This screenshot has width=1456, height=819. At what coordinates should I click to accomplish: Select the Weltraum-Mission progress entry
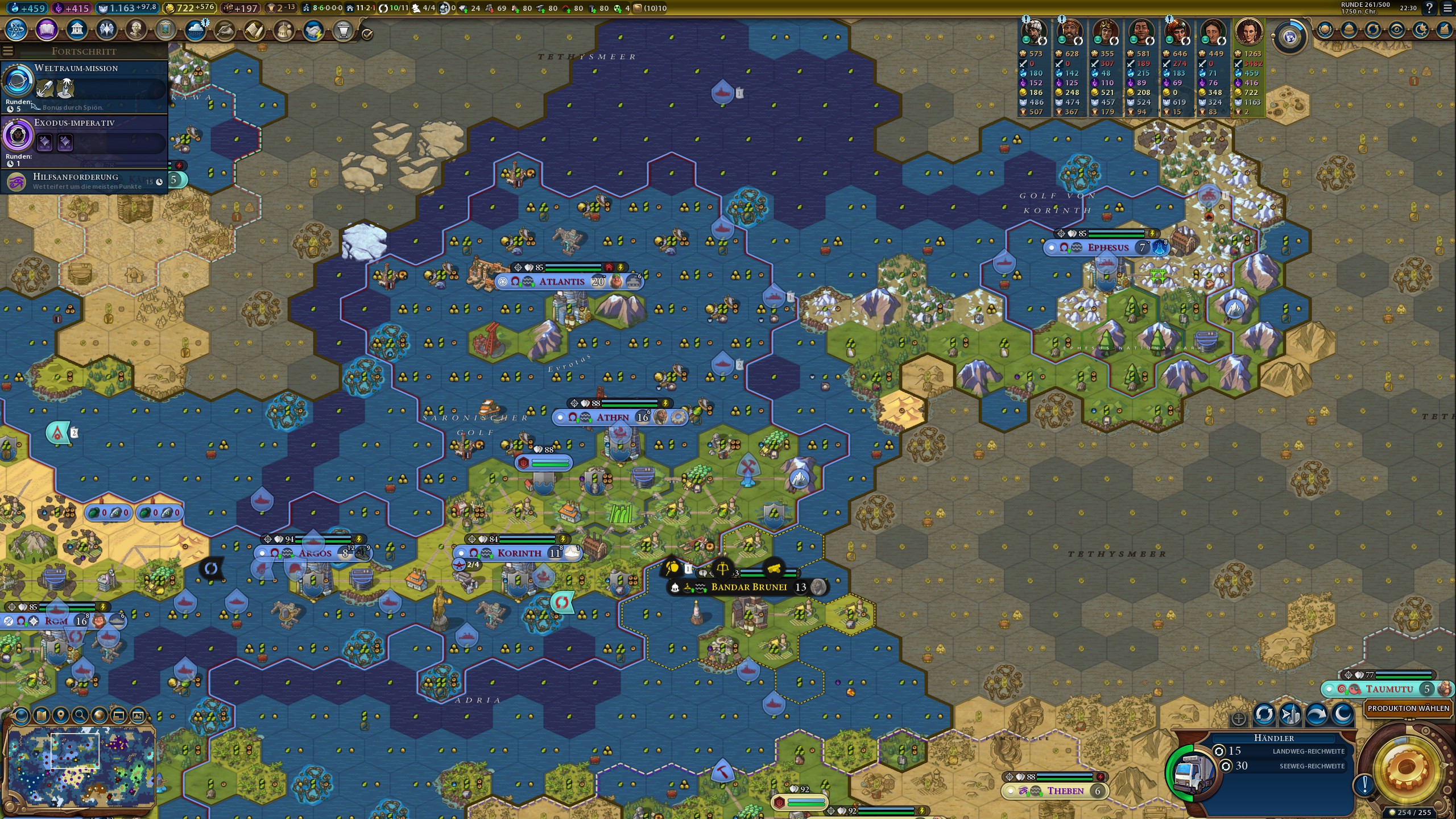tap(84, 86)
